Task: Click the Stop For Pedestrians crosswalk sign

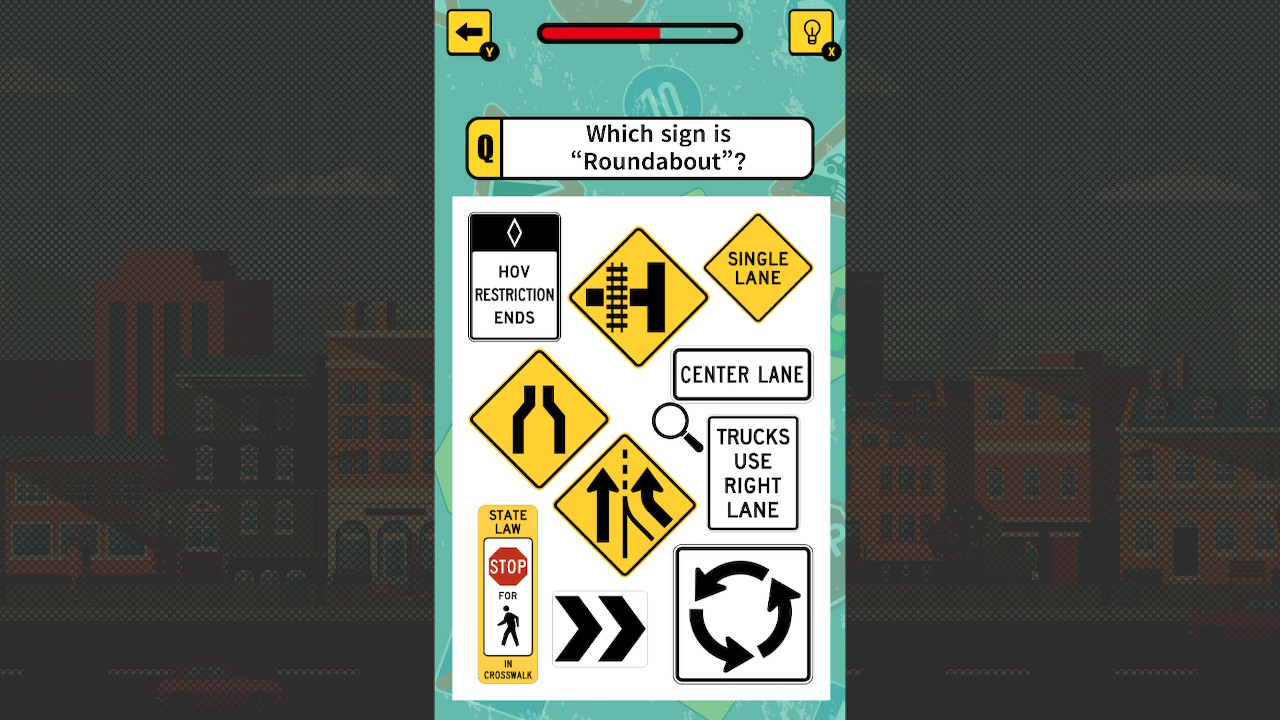Action: click(509, 594)
